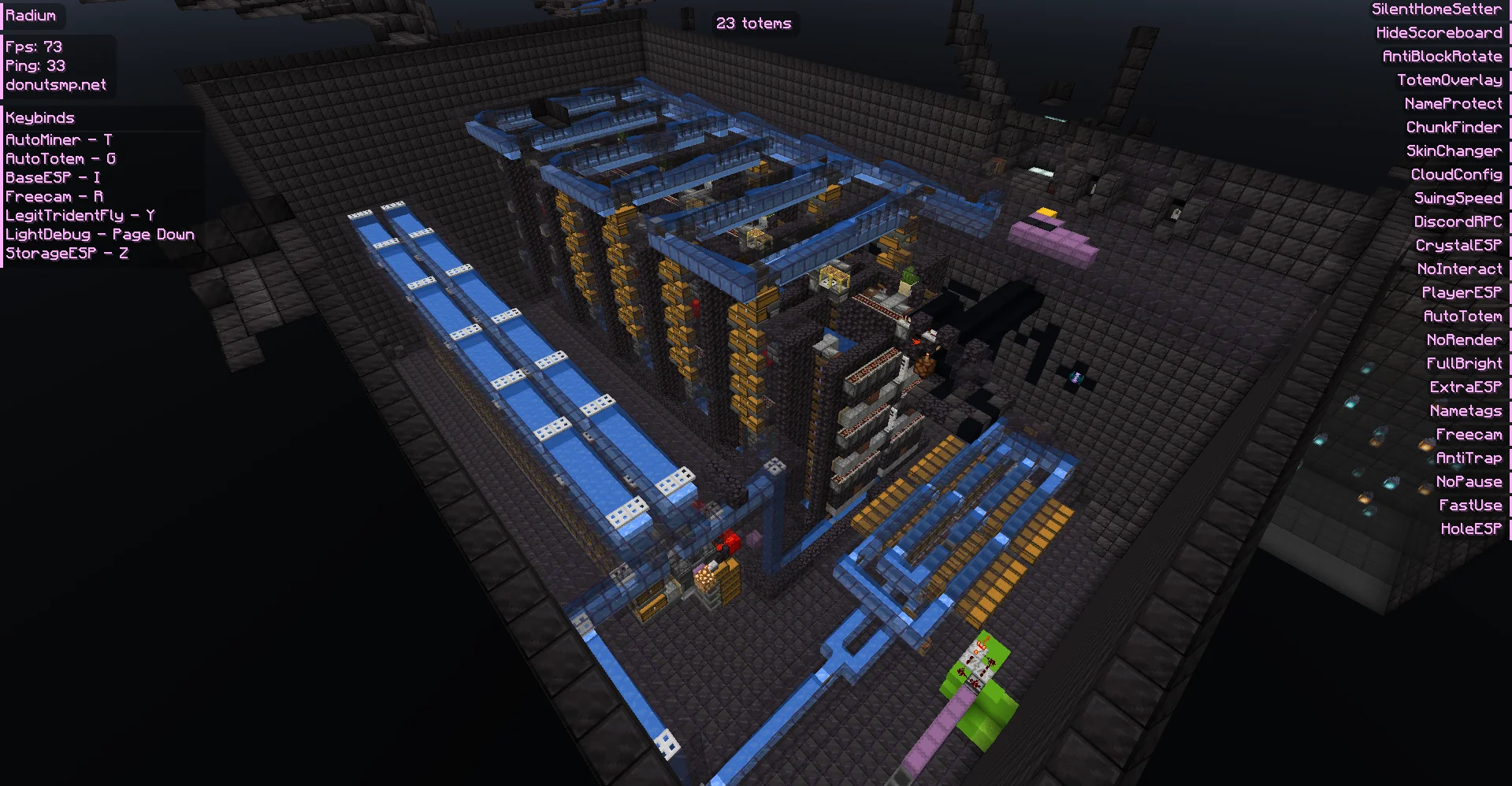Disable the CrystalESP module
The image size is (1512, 786).
pos(1458,245)
